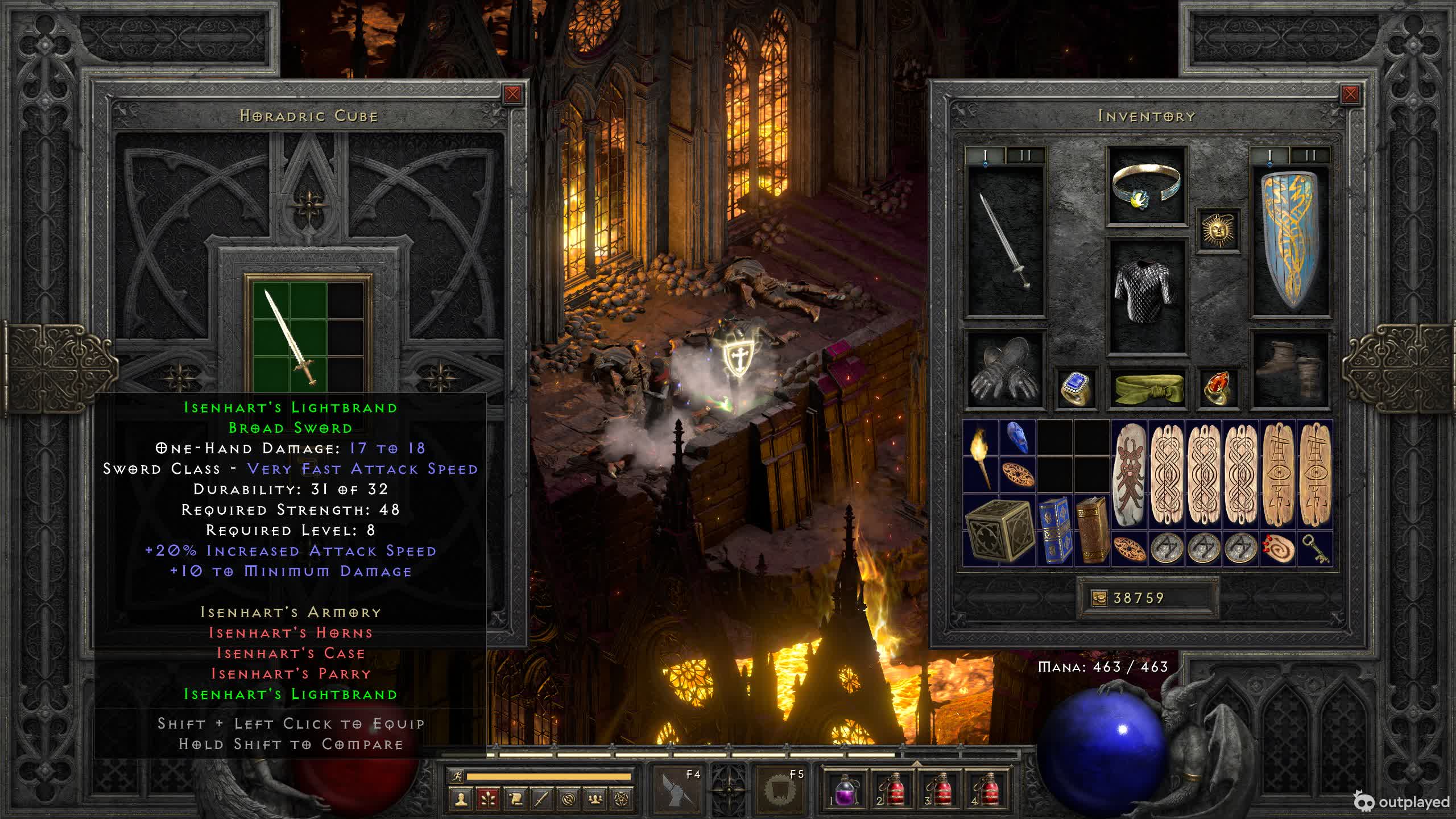Click the blue sapphire ring
The image size is (1456, 819).
[1076, 388]
